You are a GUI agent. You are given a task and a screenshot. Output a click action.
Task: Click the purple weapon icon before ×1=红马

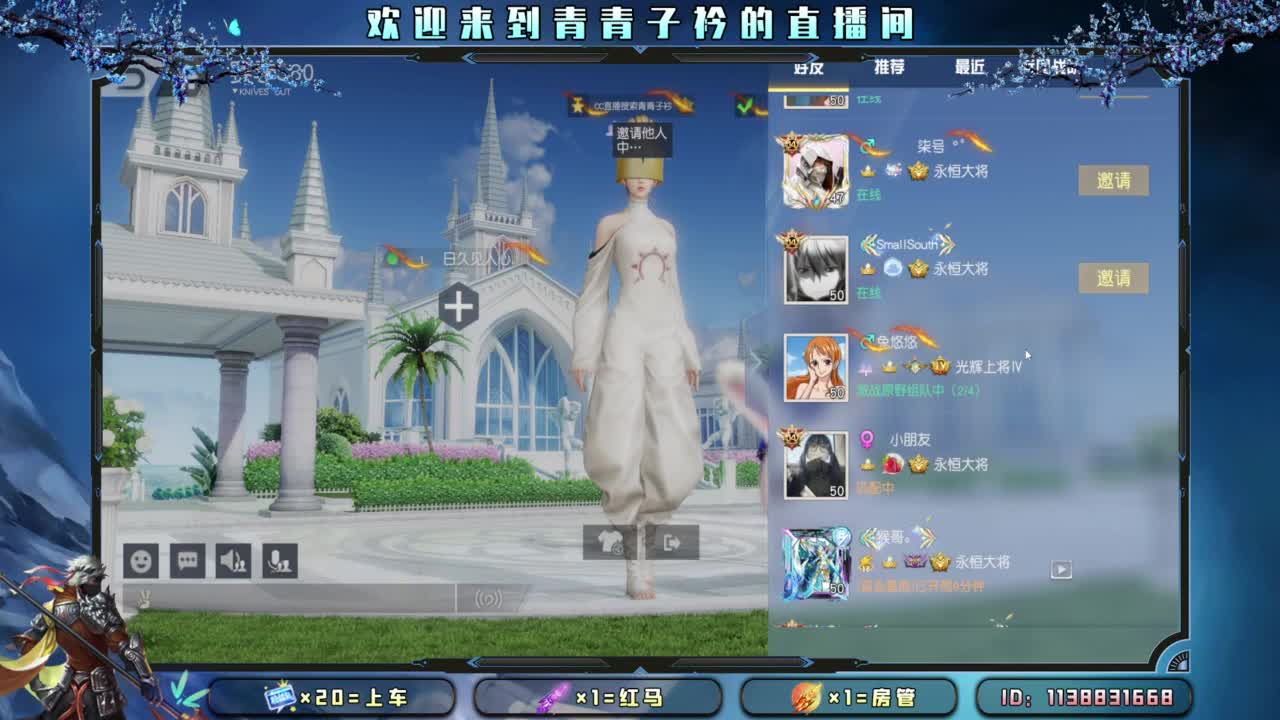(551, 695)
